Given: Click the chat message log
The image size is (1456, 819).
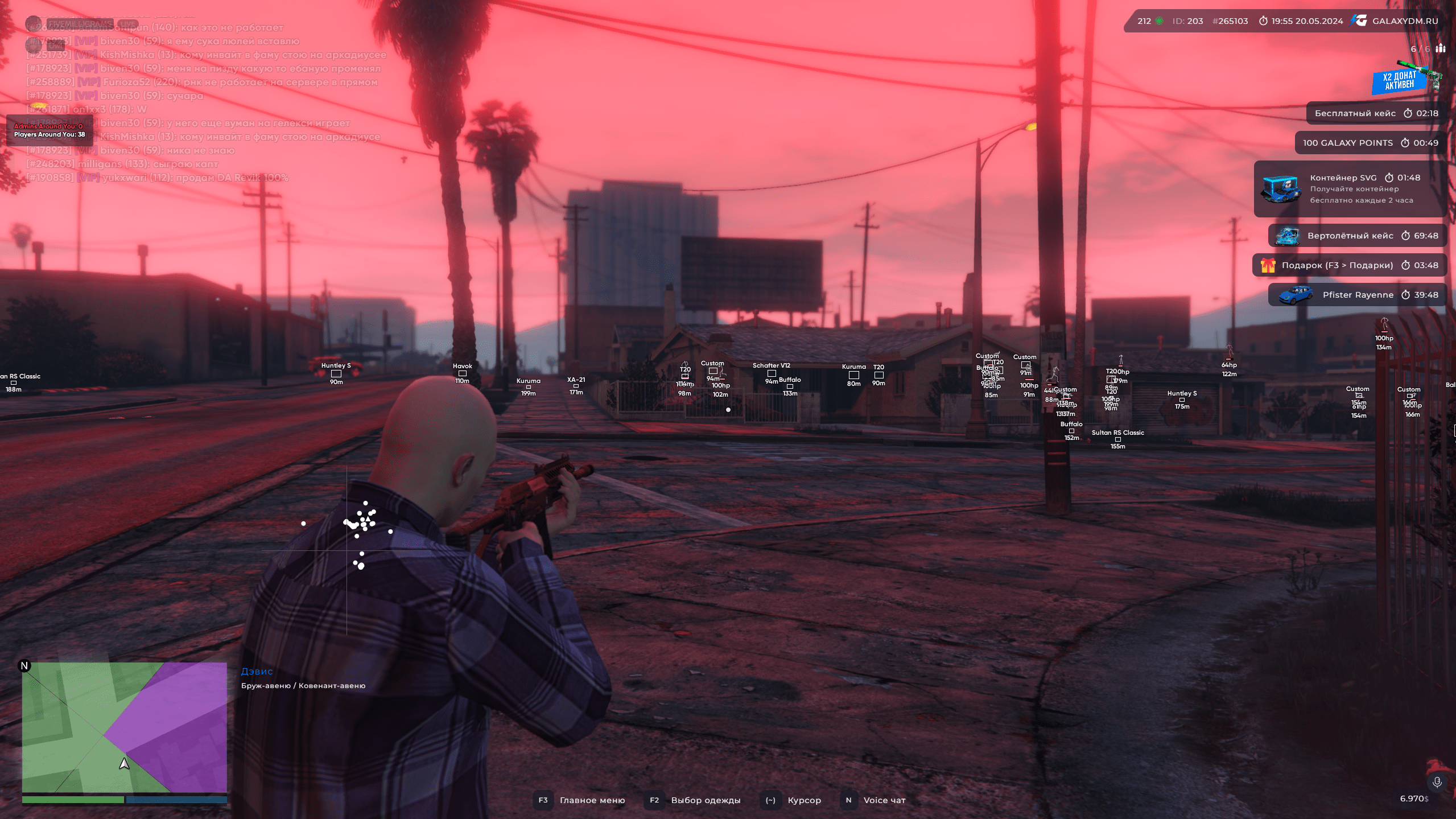Looking at the screenshot, I should tap(205, 102).
